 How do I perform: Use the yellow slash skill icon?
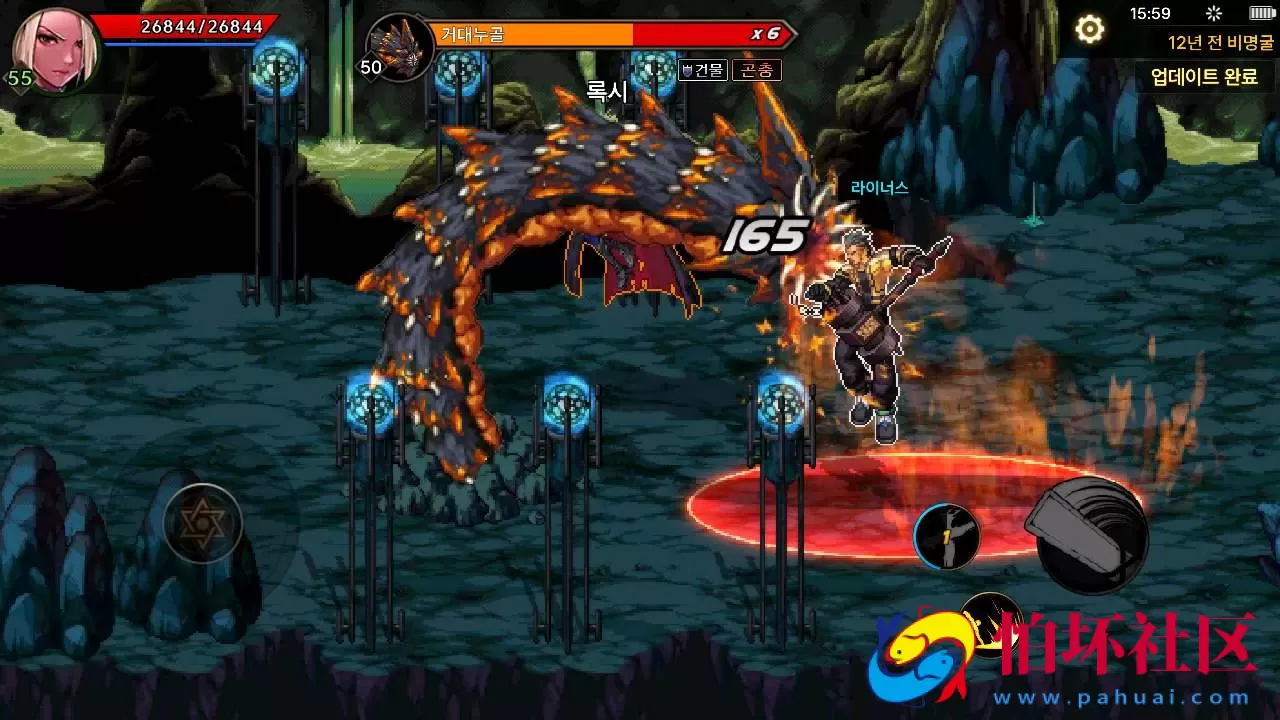[990, 620]
